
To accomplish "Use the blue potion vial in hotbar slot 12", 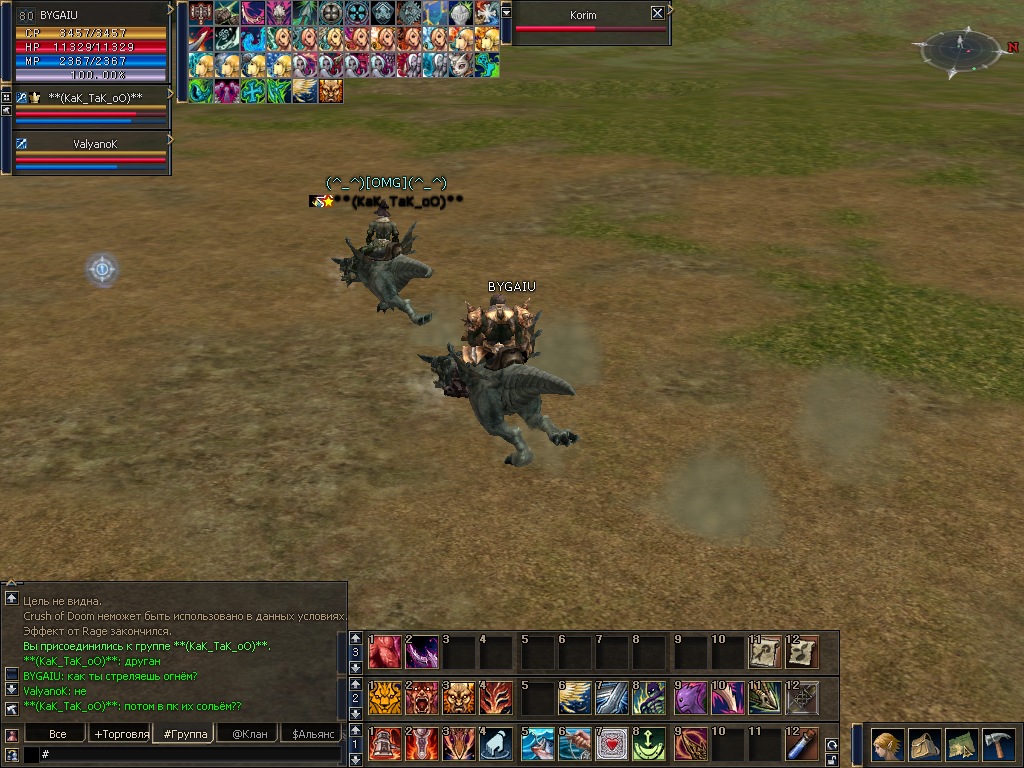I will 802,743.
